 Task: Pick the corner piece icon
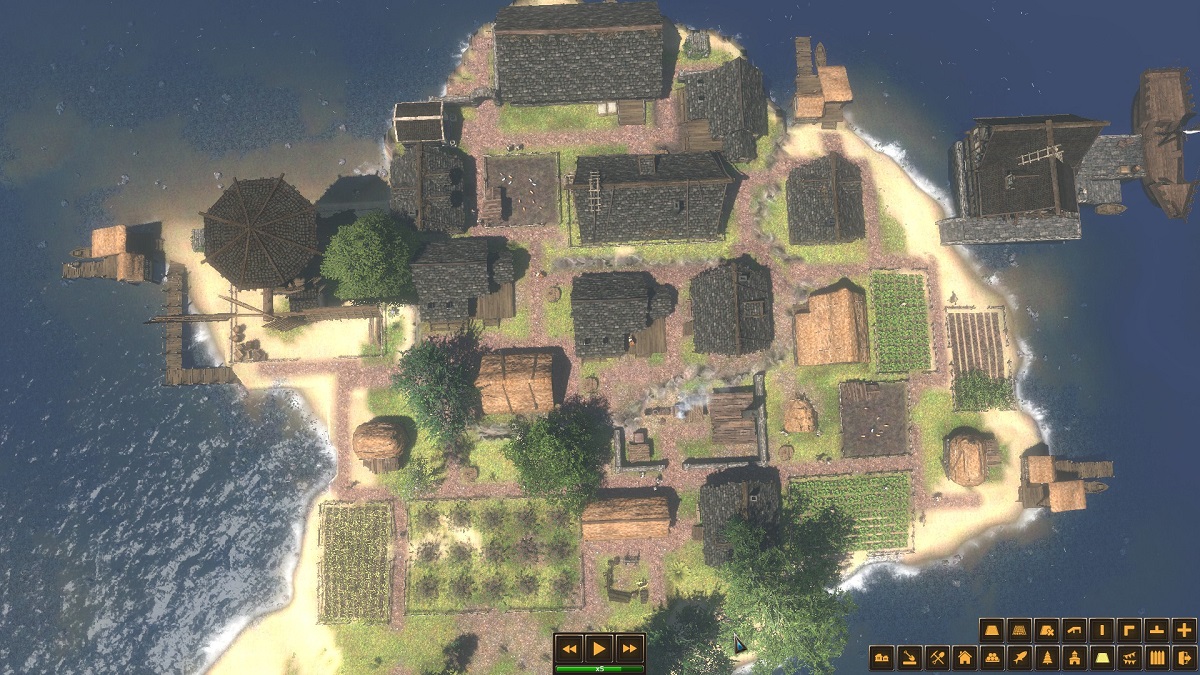(x=1129, y=630)
